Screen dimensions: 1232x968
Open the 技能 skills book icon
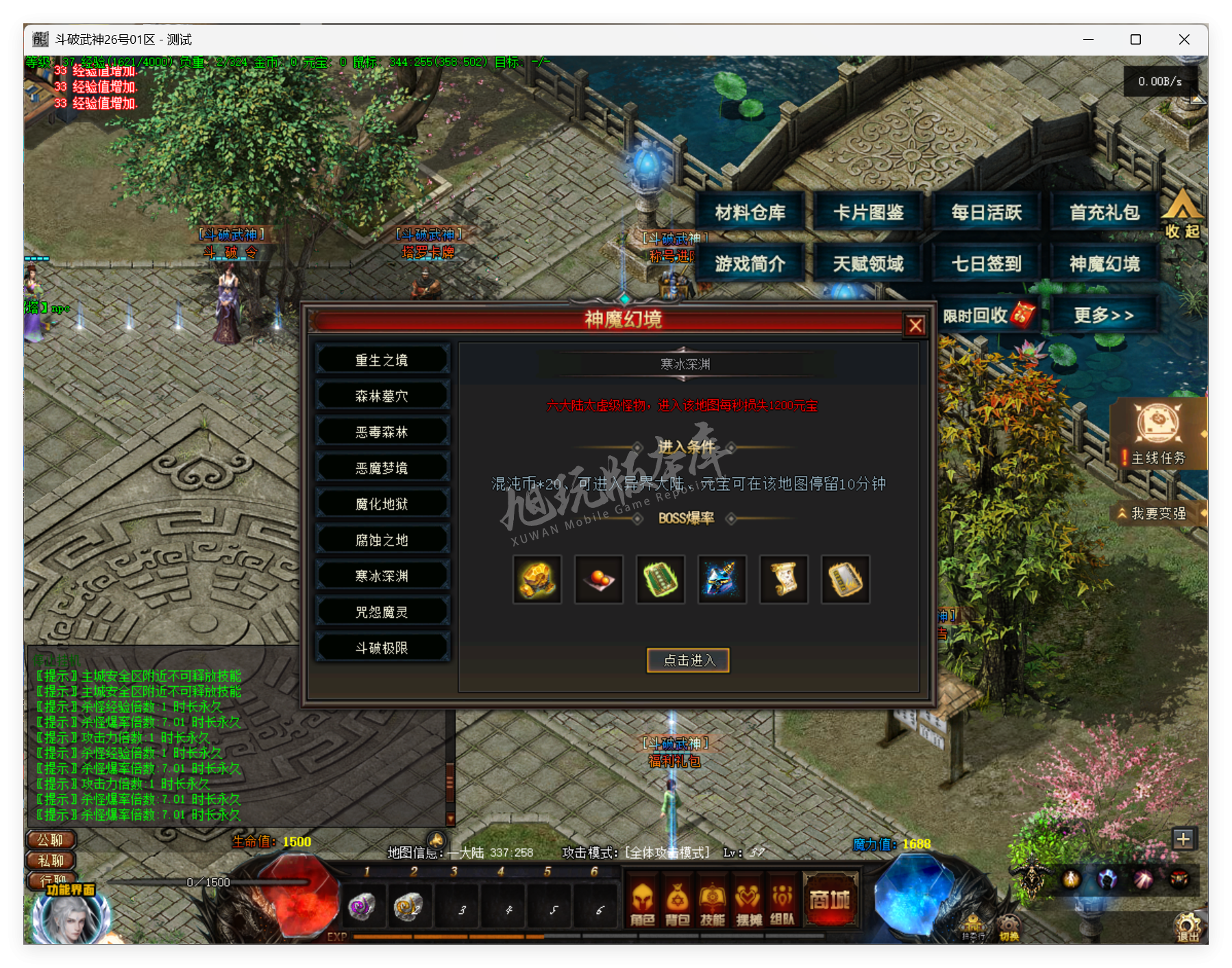coord(713,904)
